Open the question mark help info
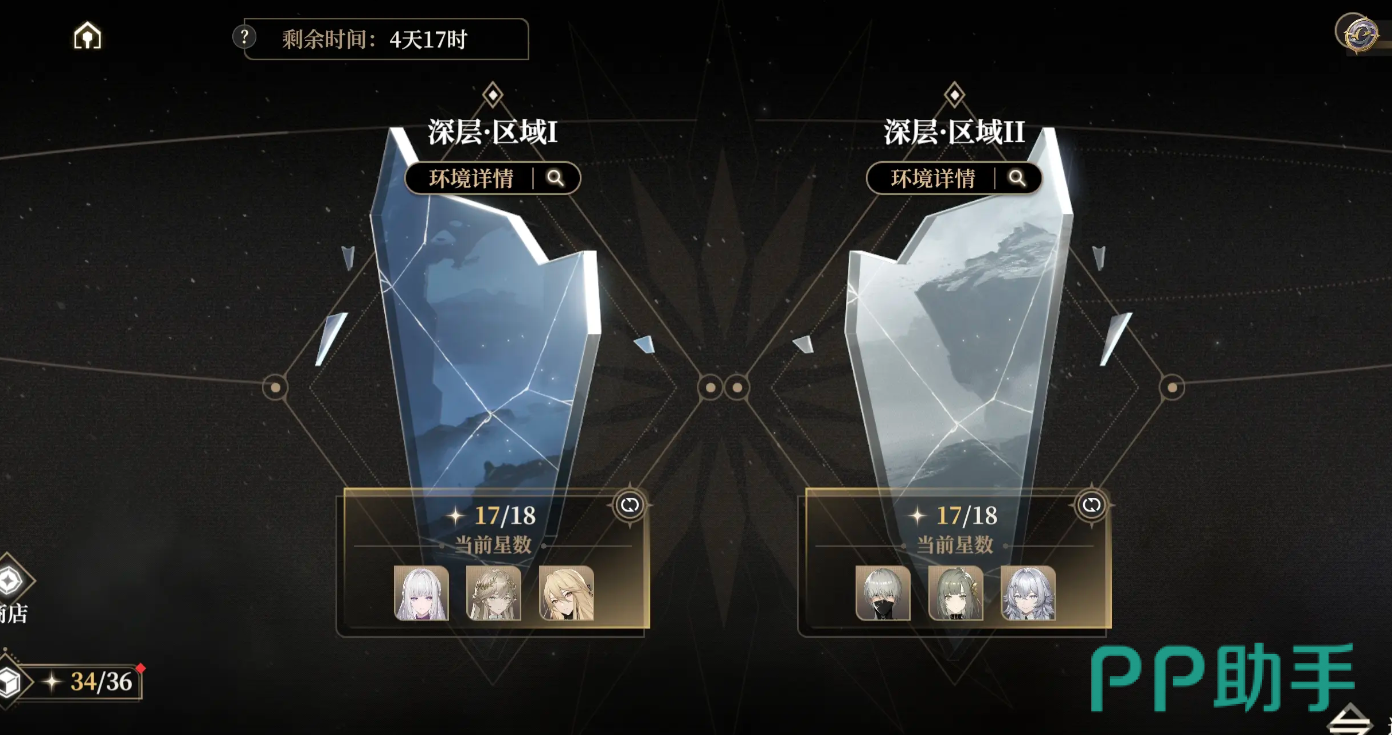The height and width of the screenshot is (735, 1392). tap(244, 38)
